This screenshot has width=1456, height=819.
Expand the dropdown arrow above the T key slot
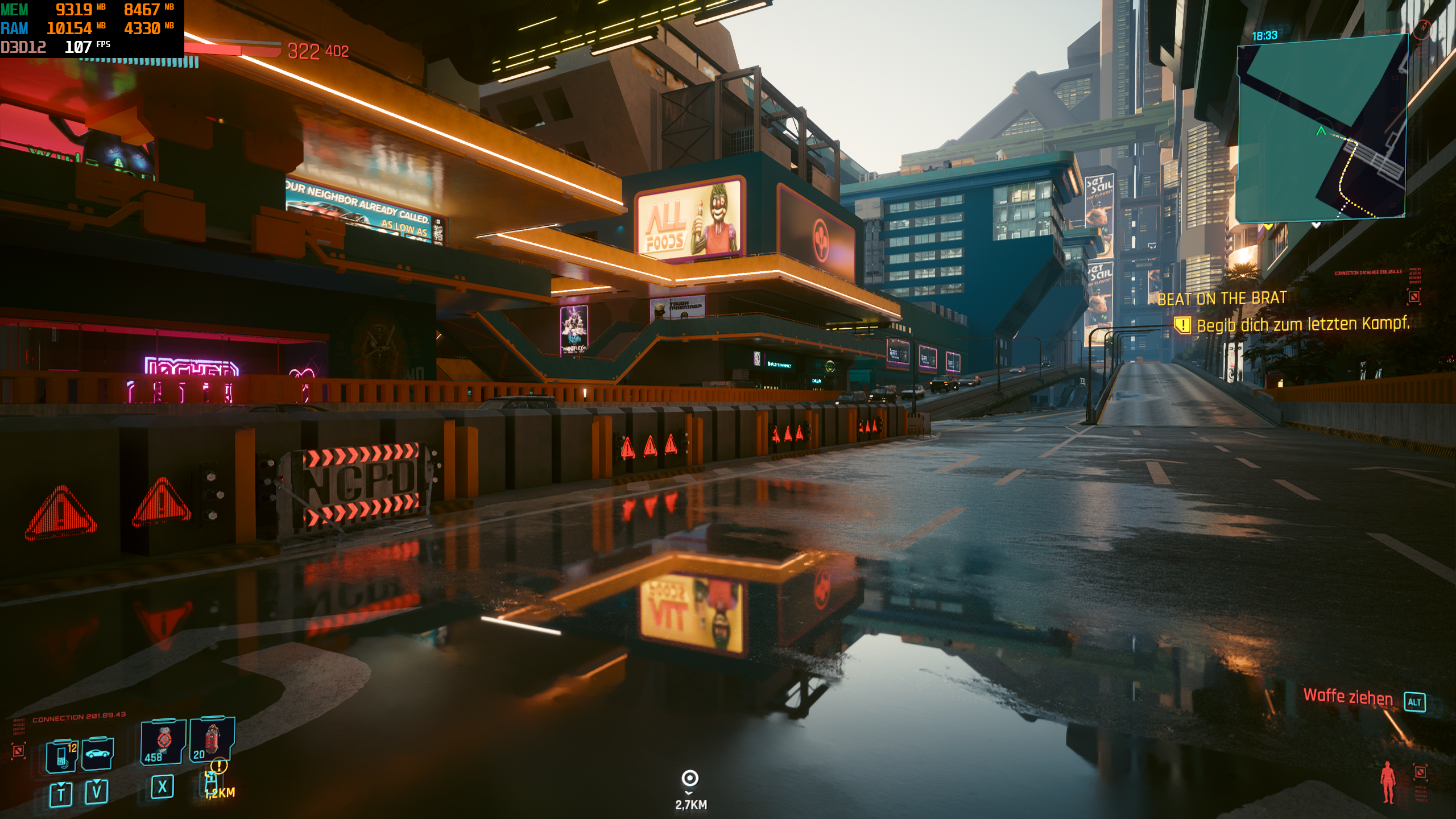coord(62,783)
